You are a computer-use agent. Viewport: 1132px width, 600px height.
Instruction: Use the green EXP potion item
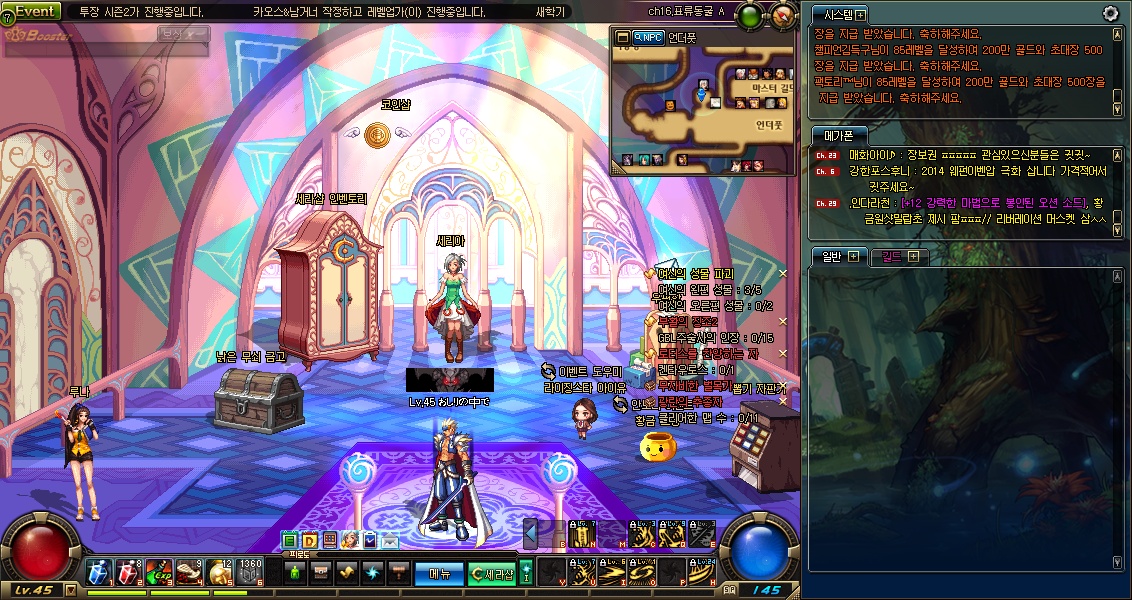pyautogui.click(x=158, y=571)
